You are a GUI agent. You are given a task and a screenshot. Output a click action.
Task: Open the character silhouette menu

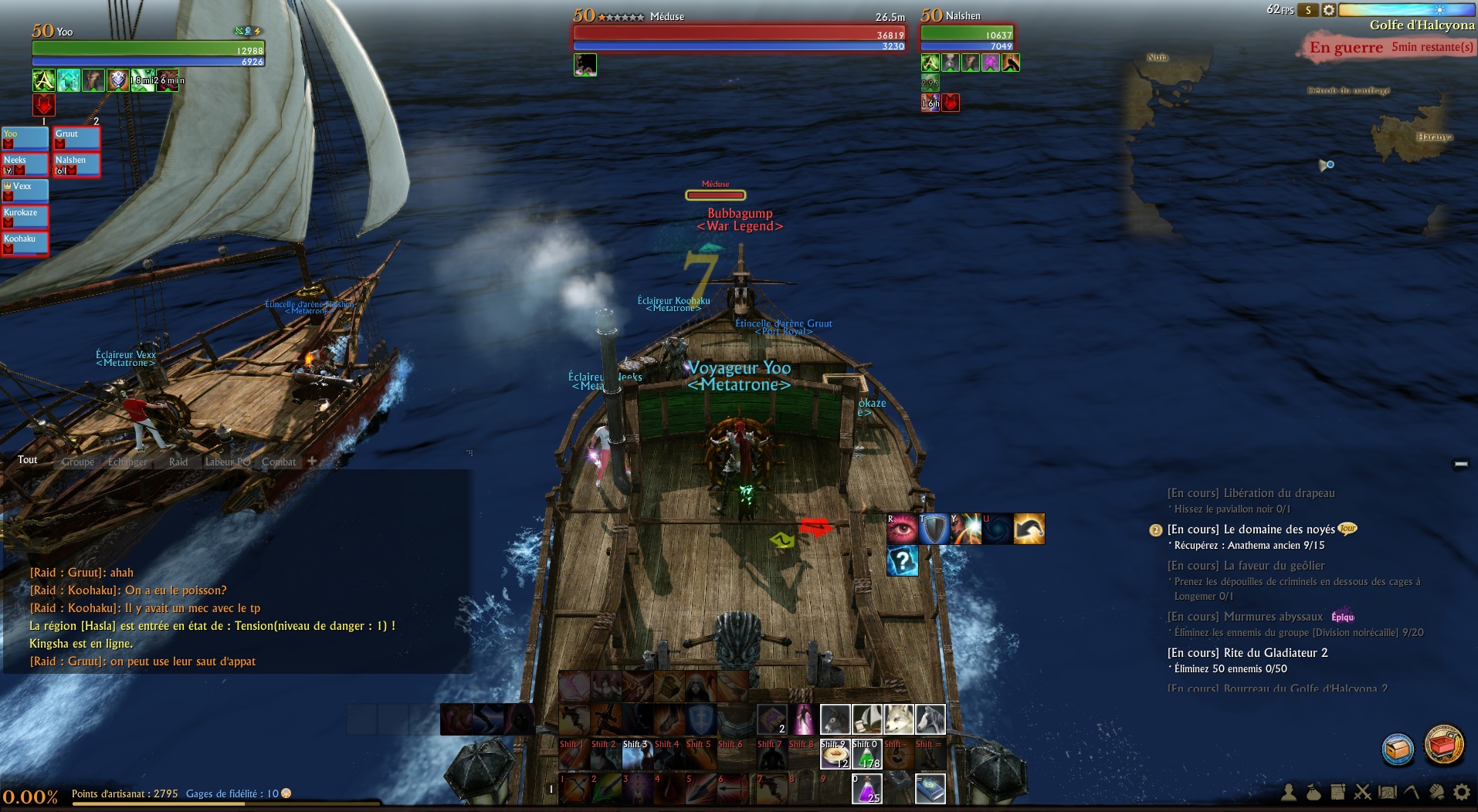(x=1289, y=792)
